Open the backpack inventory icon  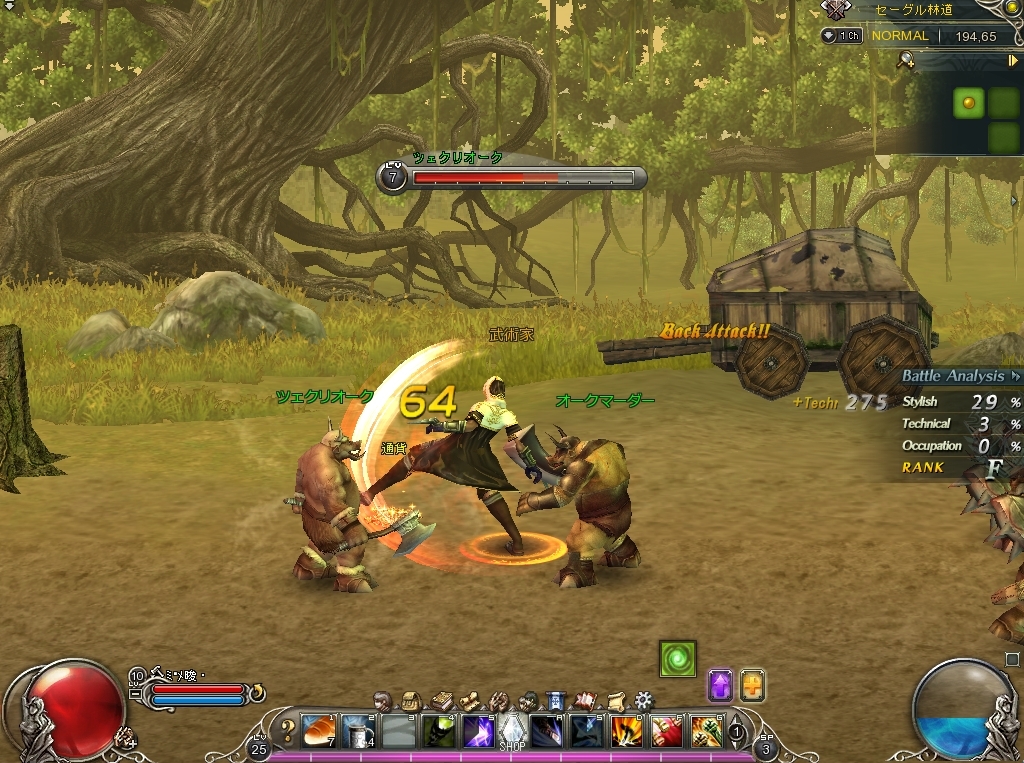coord(410,700)
